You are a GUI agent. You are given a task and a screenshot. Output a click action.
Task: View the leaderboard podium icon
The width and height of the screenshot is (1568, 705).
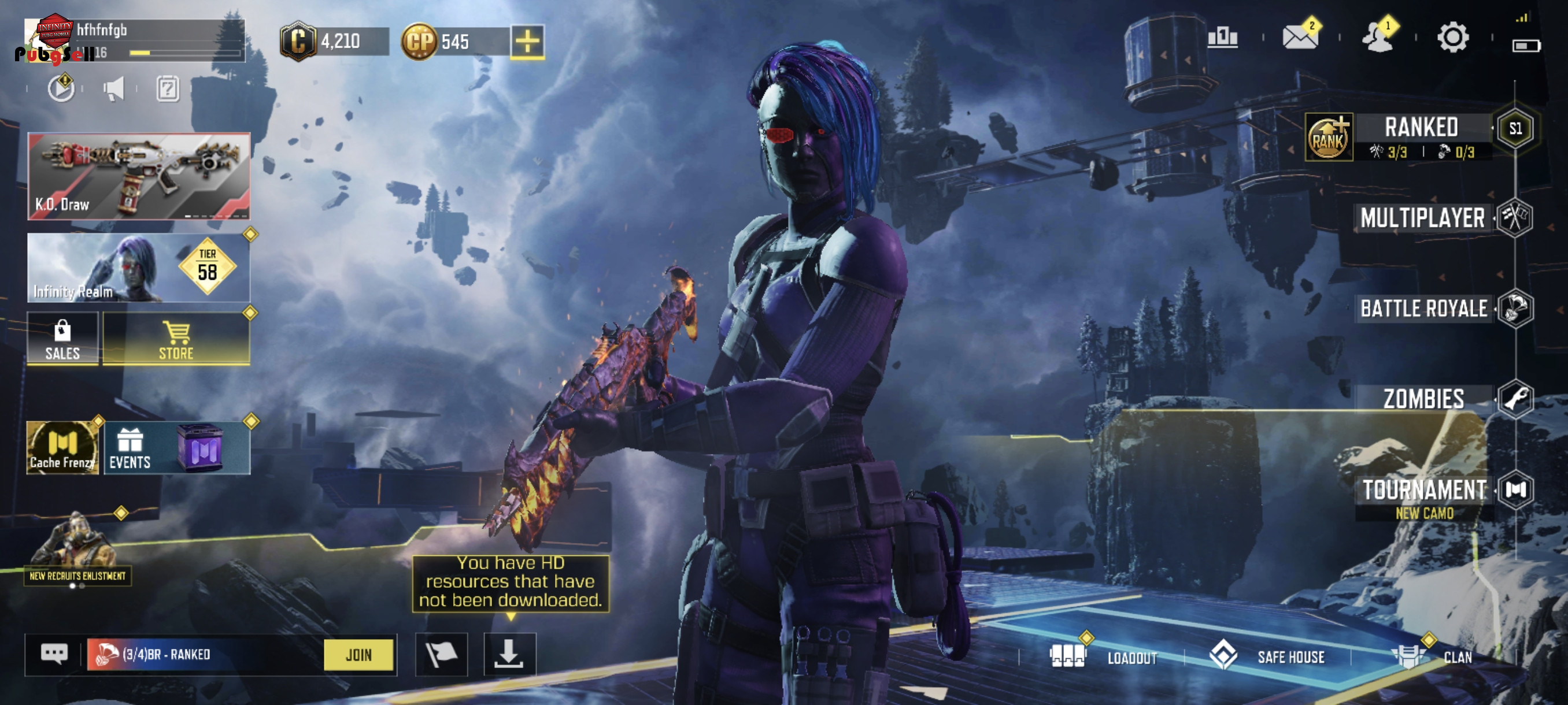1222,38
